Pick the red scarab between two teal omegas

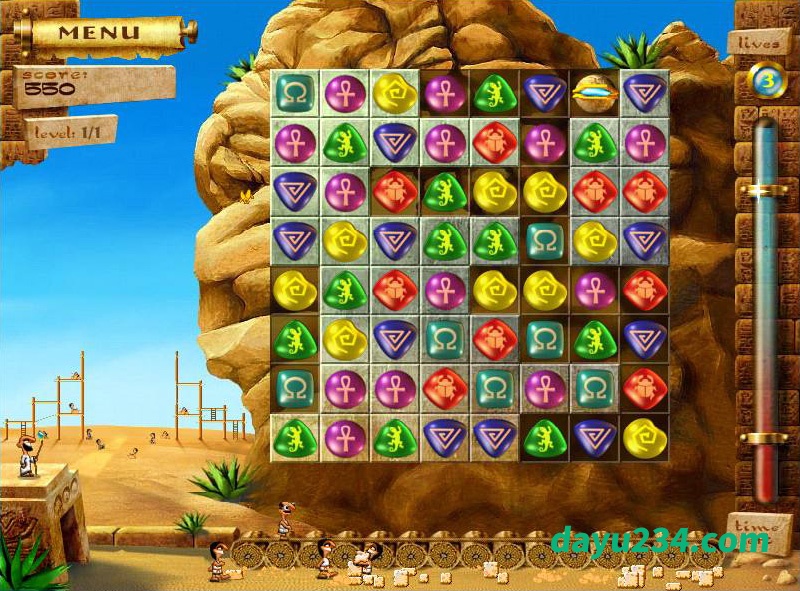tap(495, 338)
